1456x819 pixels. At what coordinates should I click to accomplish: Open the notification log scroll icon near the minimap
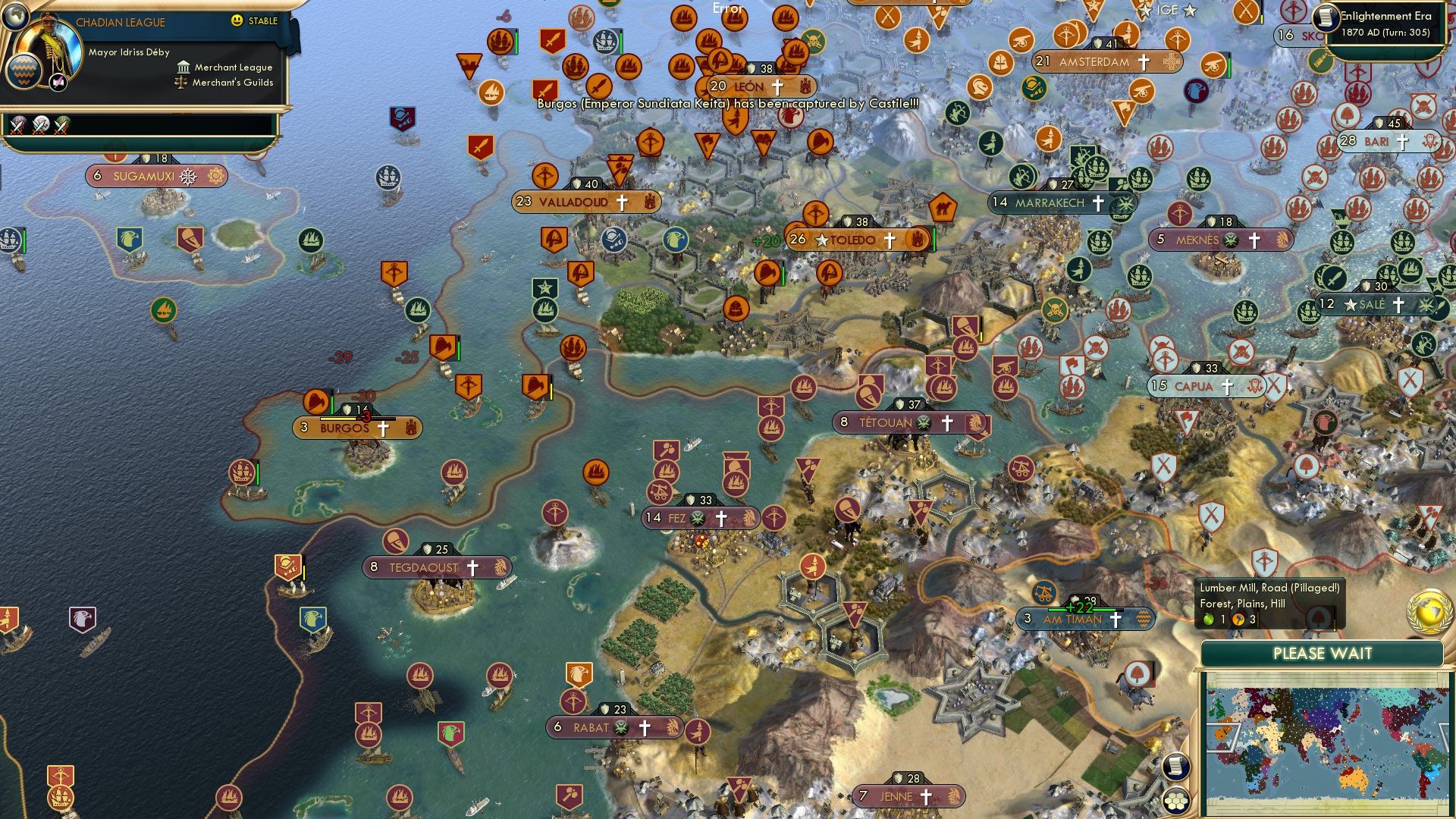[1175, 768]
